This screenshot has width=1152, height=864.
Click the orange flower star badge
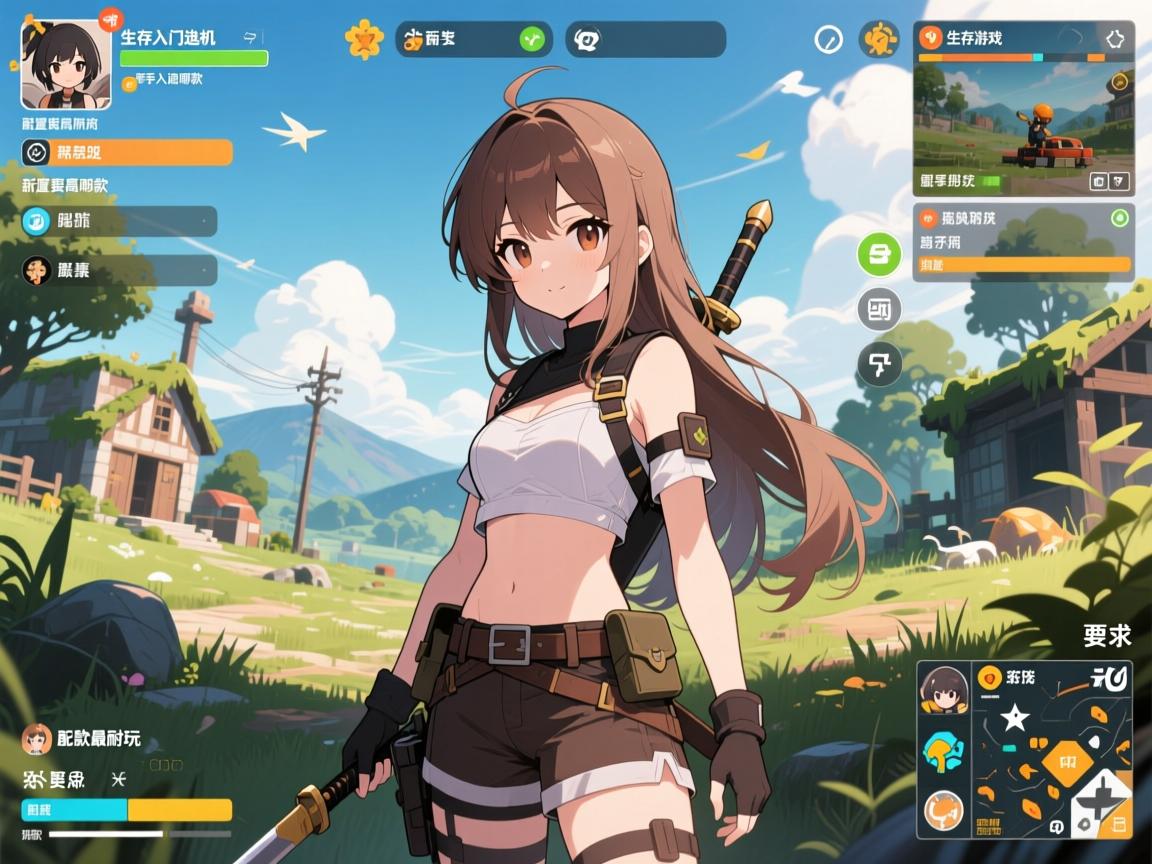click(364, 39)
